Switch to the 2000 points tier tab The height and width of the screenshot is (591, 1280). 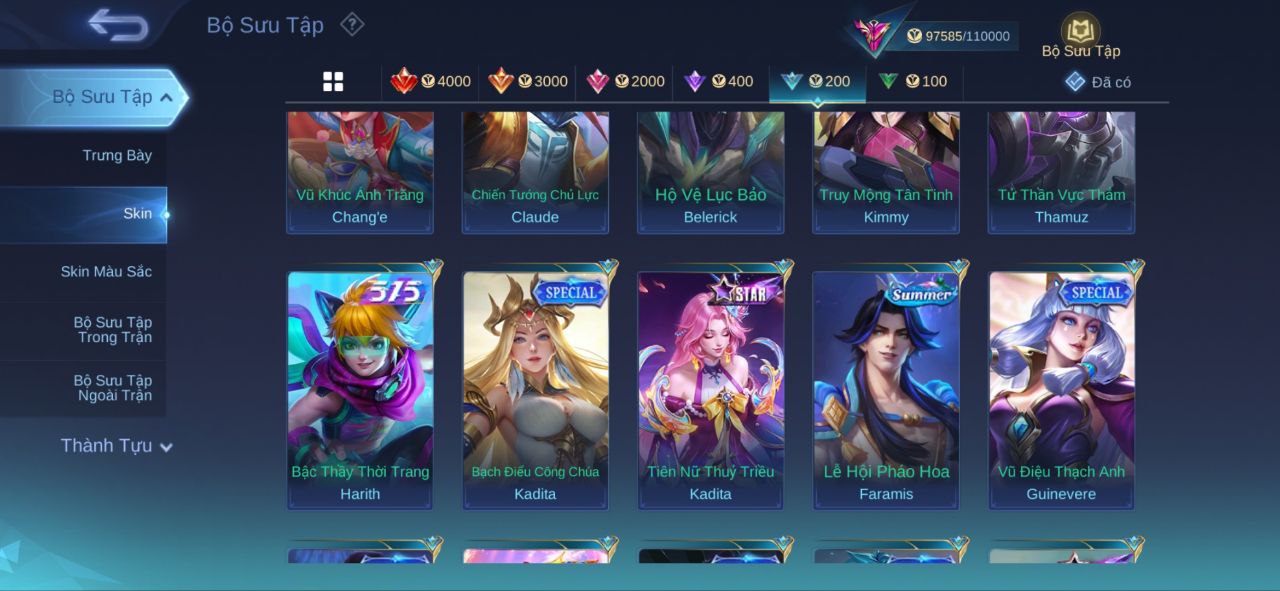625,82
